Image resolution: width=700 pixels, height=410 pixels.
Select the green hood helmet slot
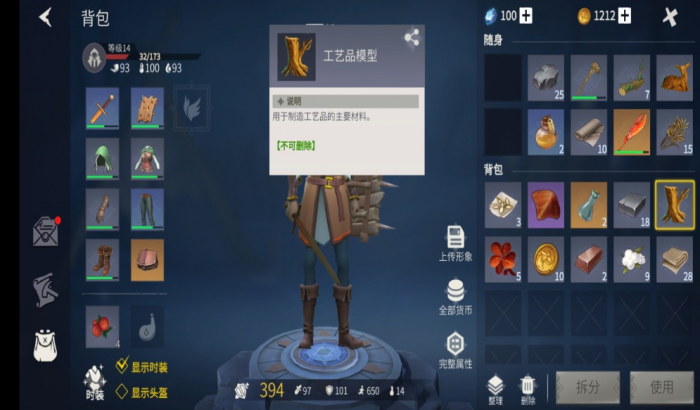(102, 158)
